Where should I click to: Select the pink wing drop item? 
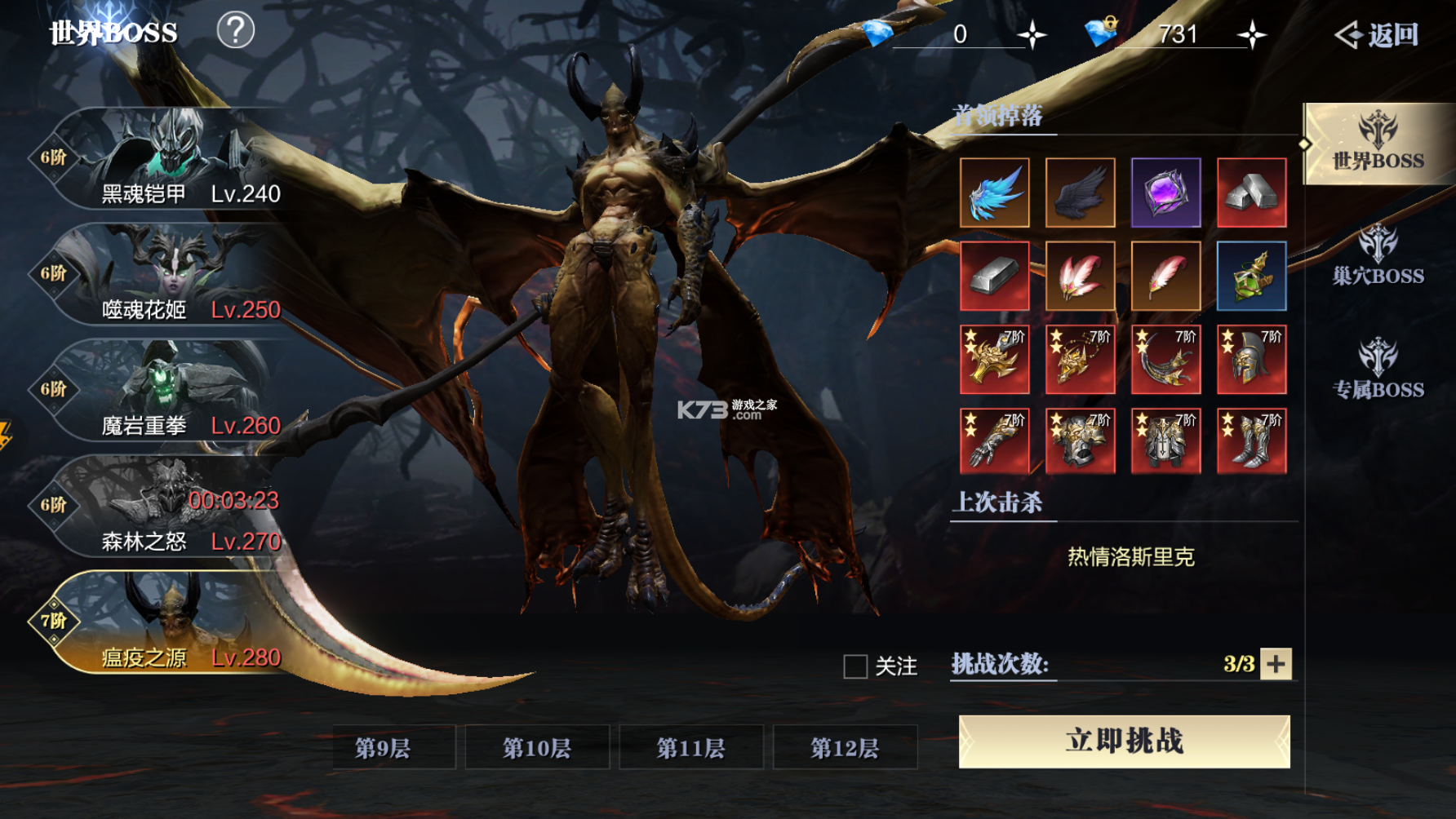(1080, 276)
